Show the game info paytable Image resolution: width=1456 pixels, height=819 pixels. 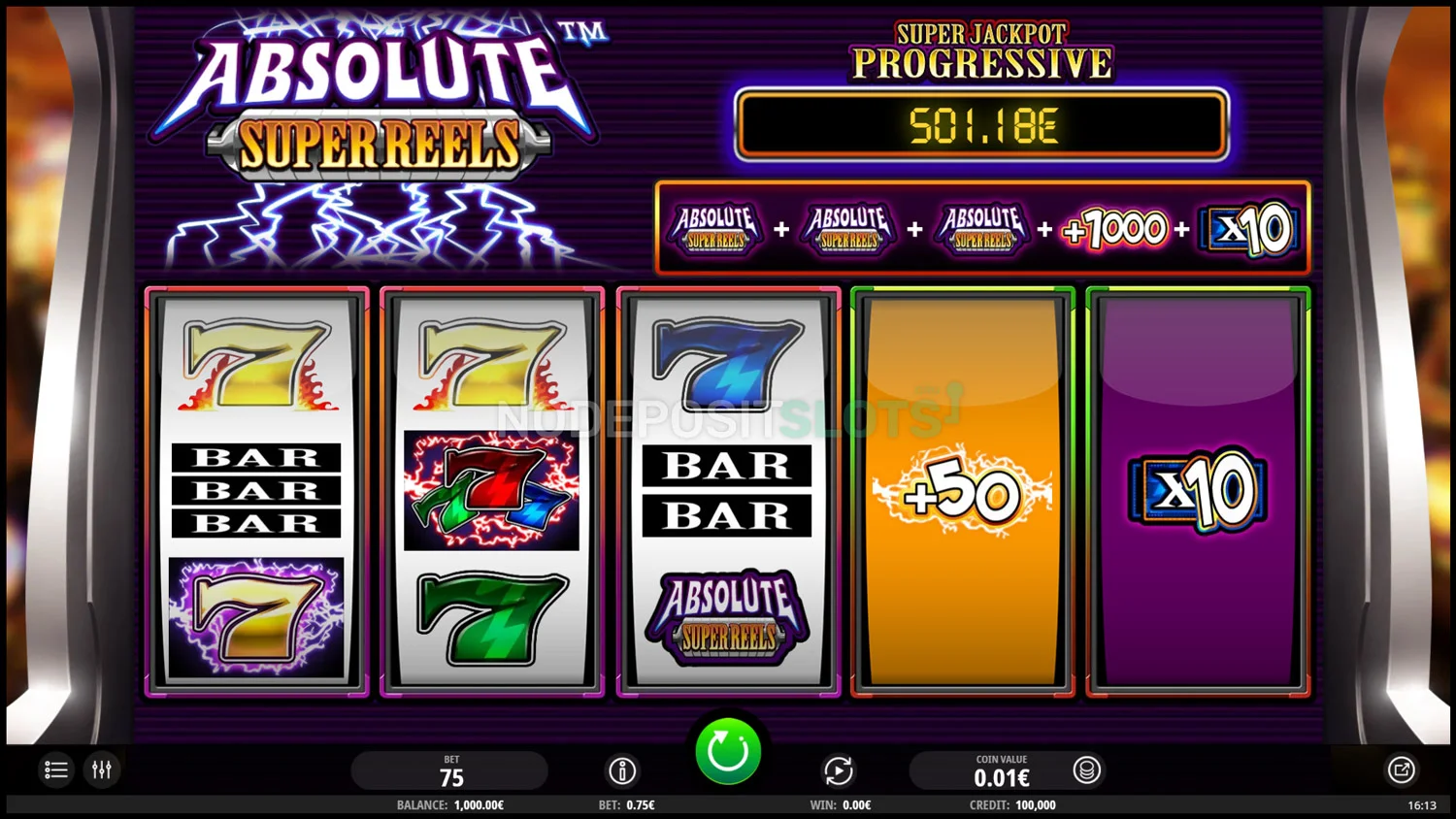(x=622, y=770)
